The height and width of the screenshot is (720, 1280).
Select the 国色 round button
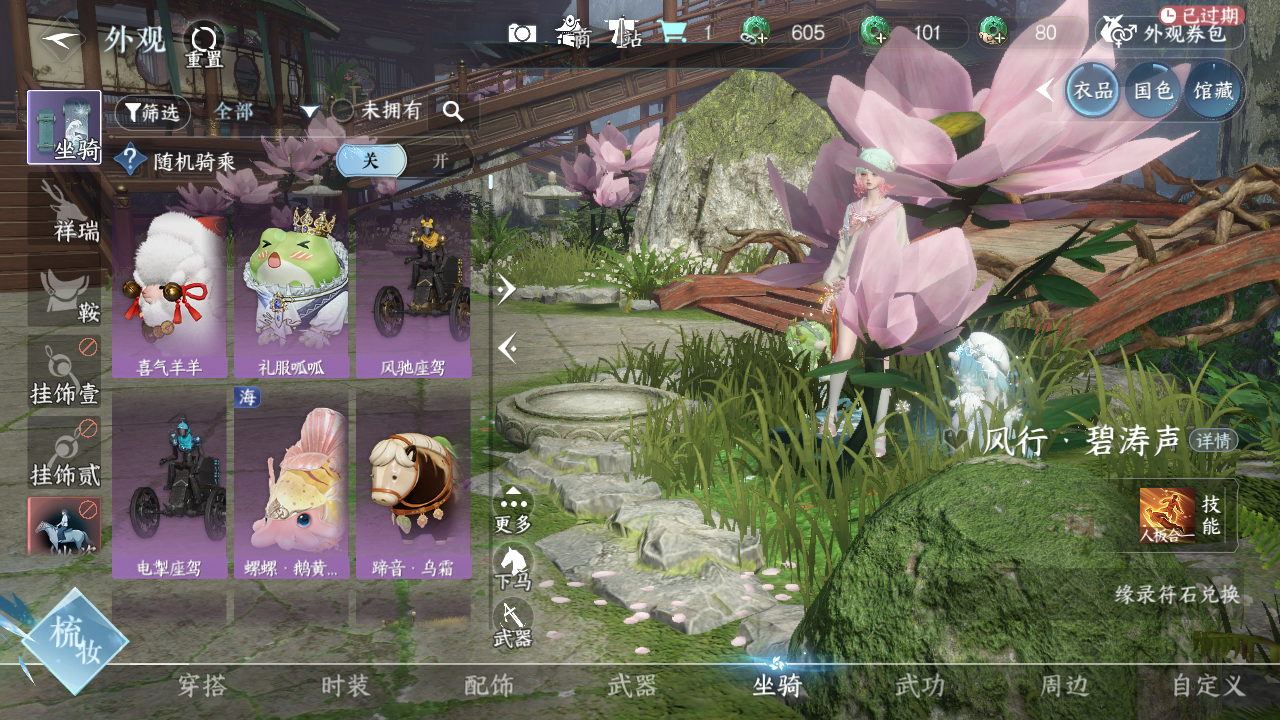click(1152, 90)
